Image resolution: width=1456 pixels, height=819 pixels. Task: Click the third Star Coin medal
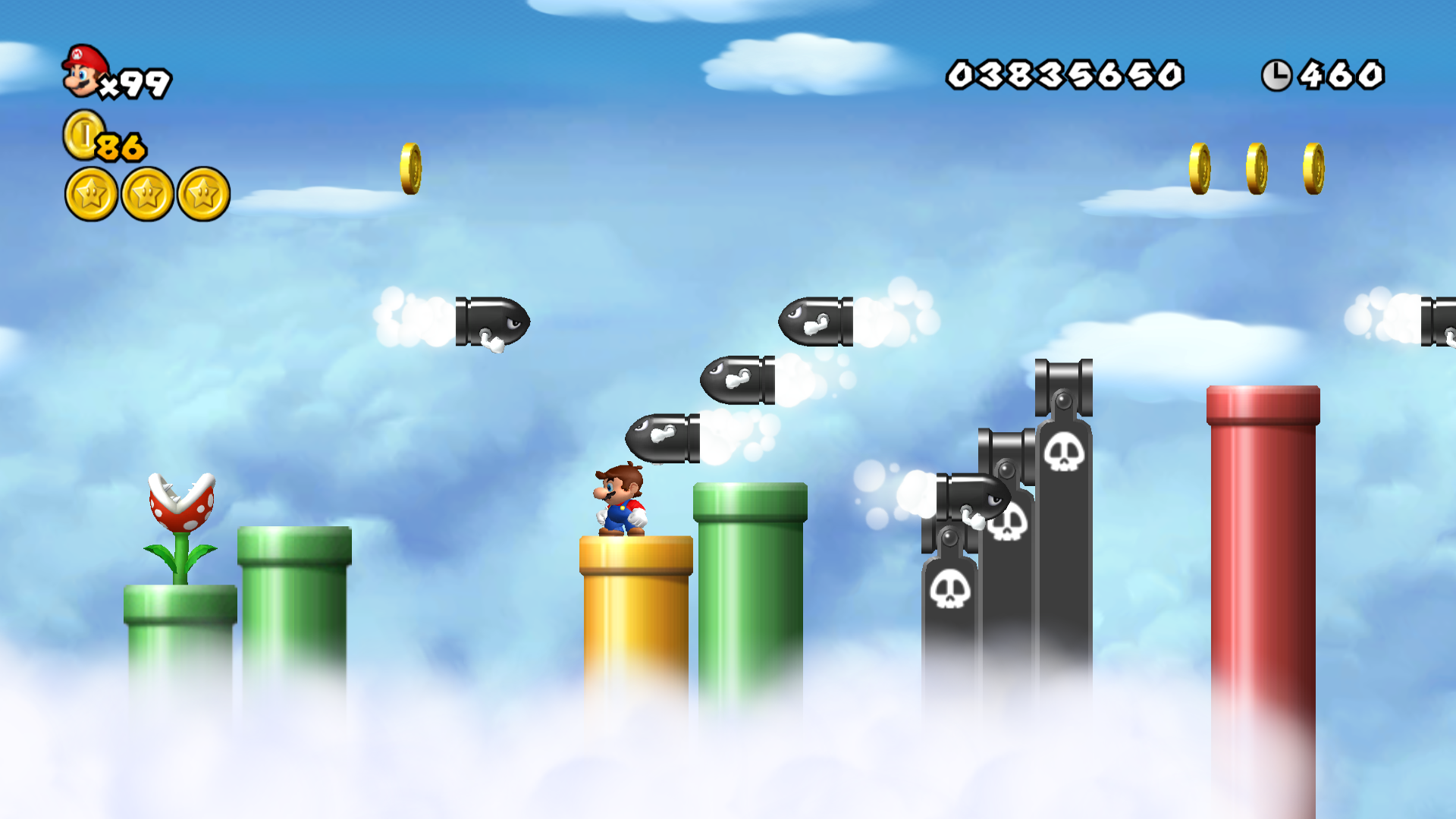point(202,193)
